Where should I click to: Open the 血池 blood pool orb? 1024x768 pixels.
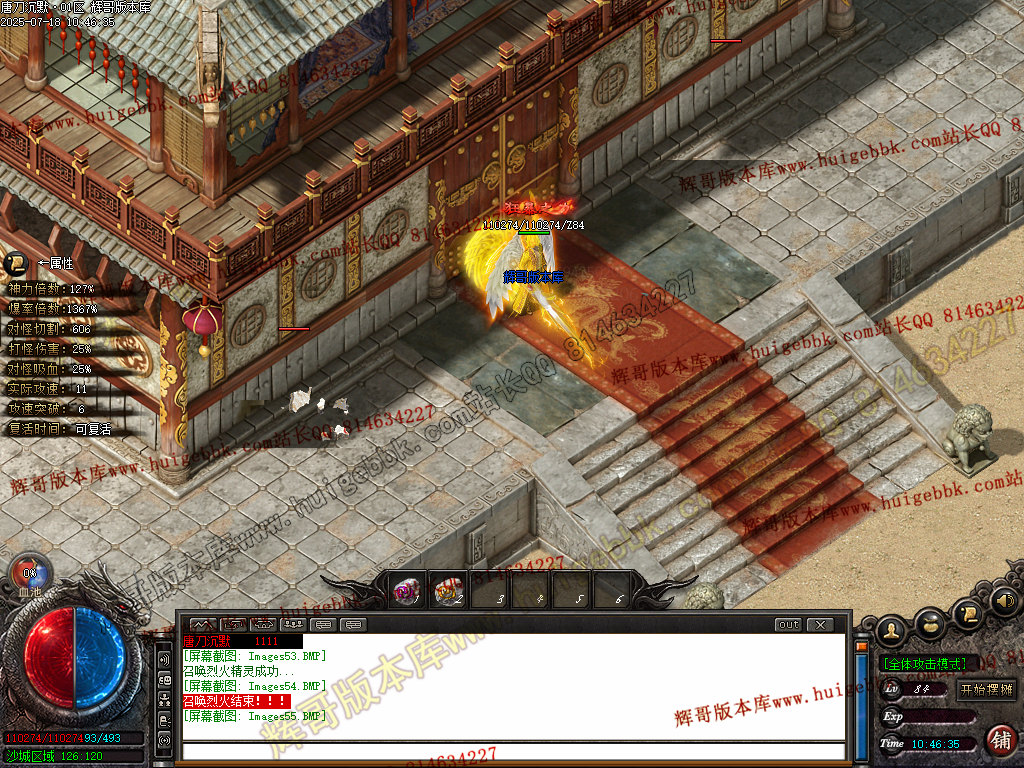click(29, 574)
